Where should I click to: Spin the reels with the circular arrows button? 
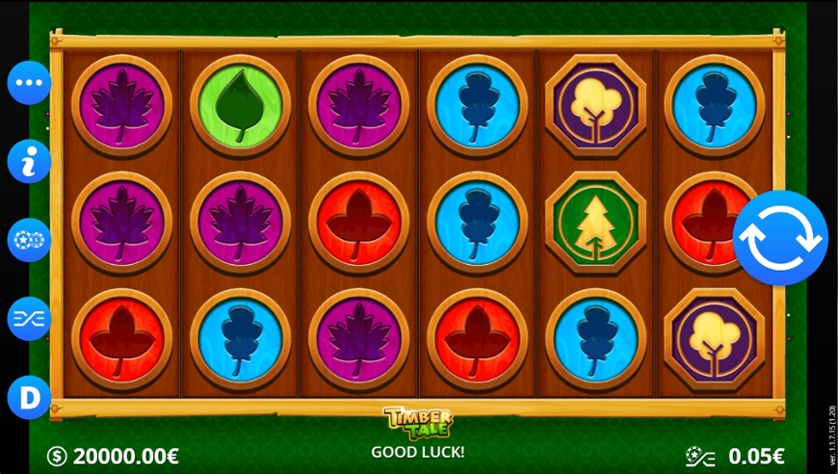780,238
